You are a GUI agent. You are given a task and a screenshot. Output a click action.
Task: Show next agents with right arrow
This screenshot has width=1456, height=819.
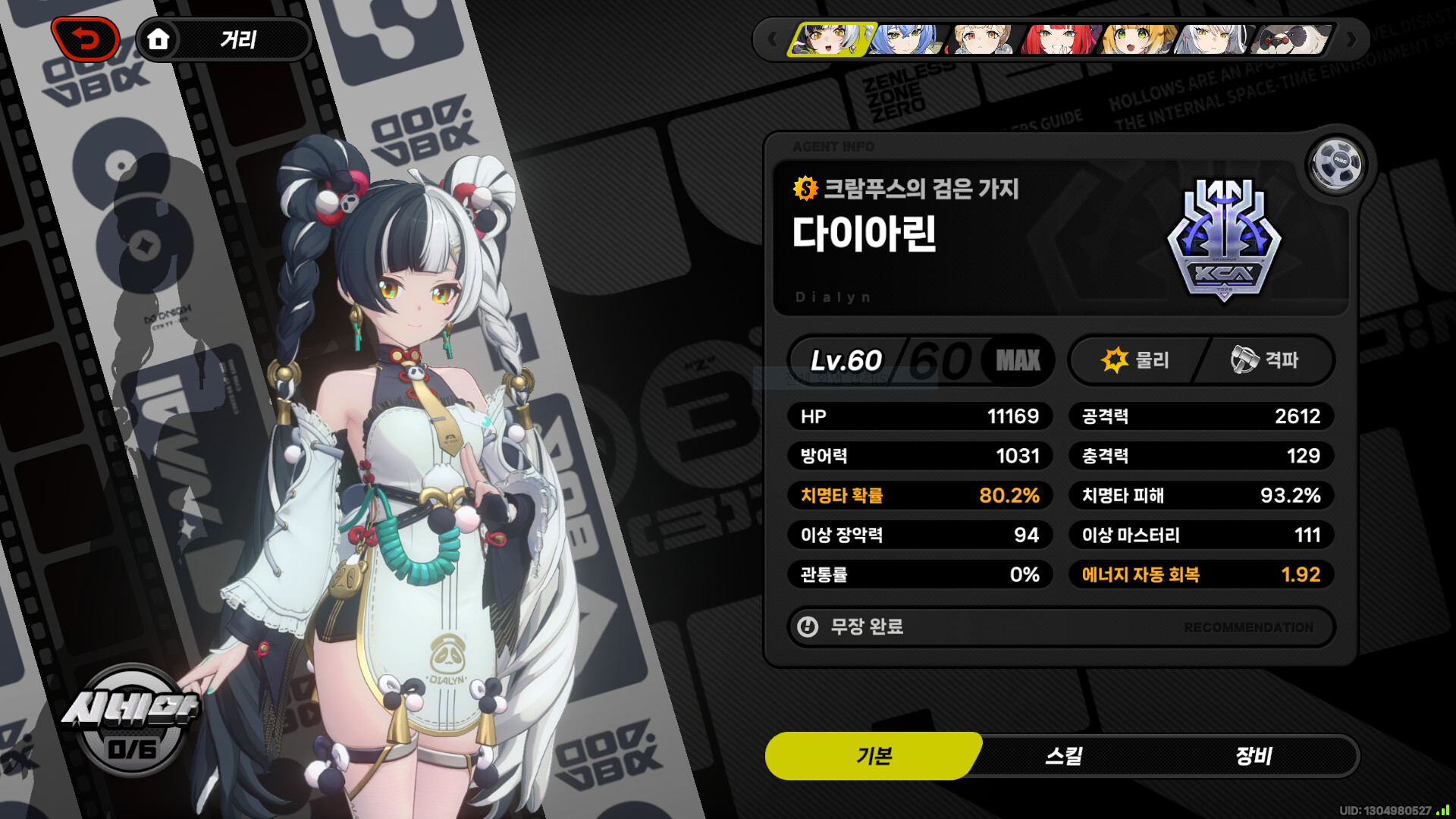(x=1351, y=39)
